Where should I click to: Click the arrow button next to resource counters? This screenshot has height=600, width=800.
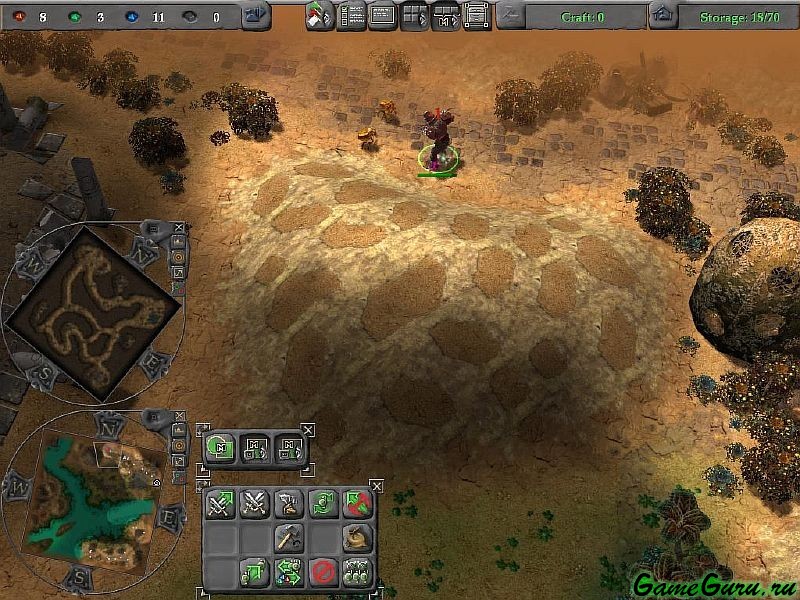point(256,15)
